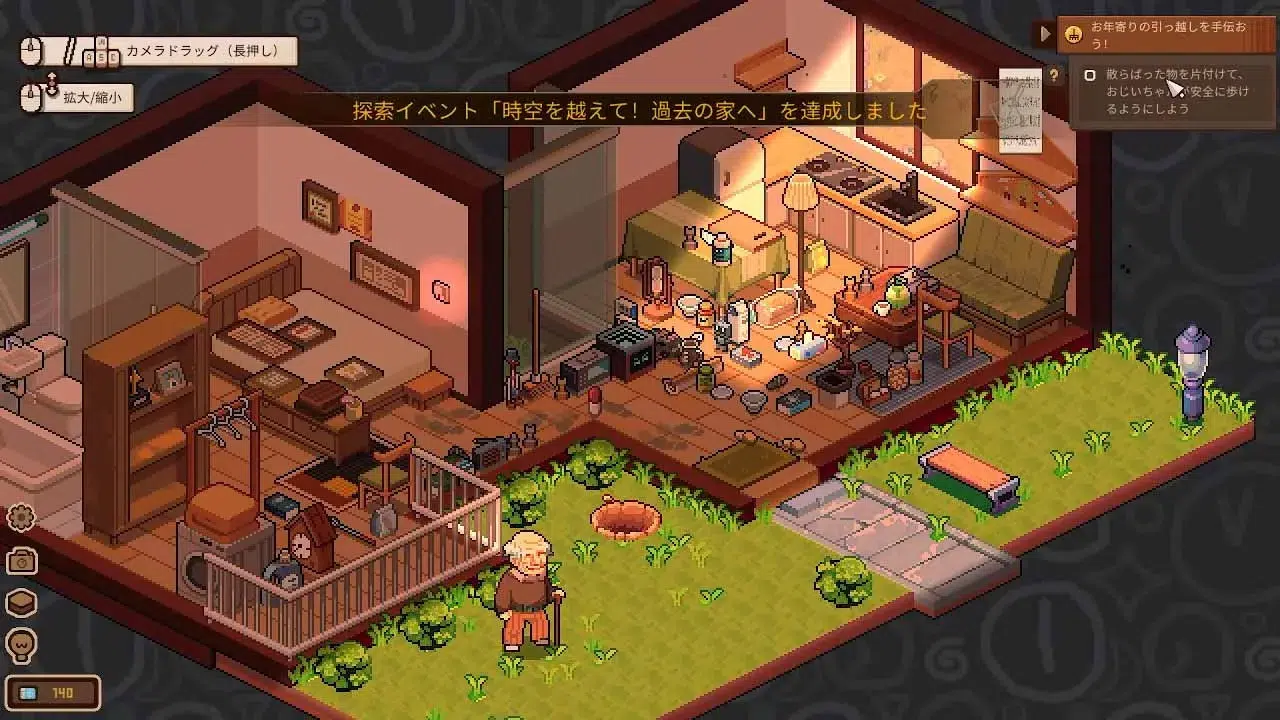
Task: Open the storage box icon
Action: tap(21, 603)
